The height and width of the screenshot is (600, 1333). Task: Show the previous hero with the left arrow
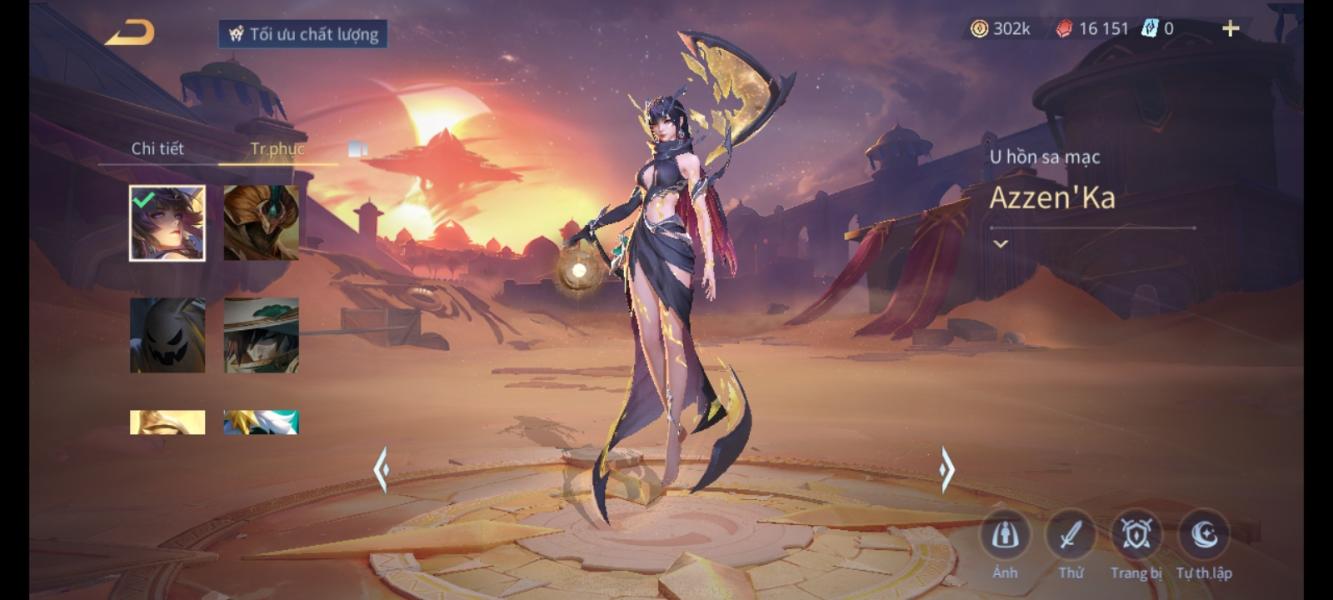[x=381, y=469]
